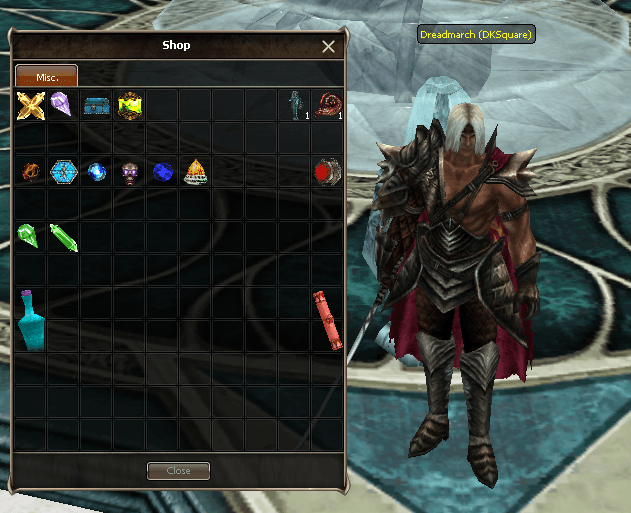The image size is (631, 513).
Task: Choose the yellow-green emblem item
Action: pyautogui.click(x=129, y=104)
